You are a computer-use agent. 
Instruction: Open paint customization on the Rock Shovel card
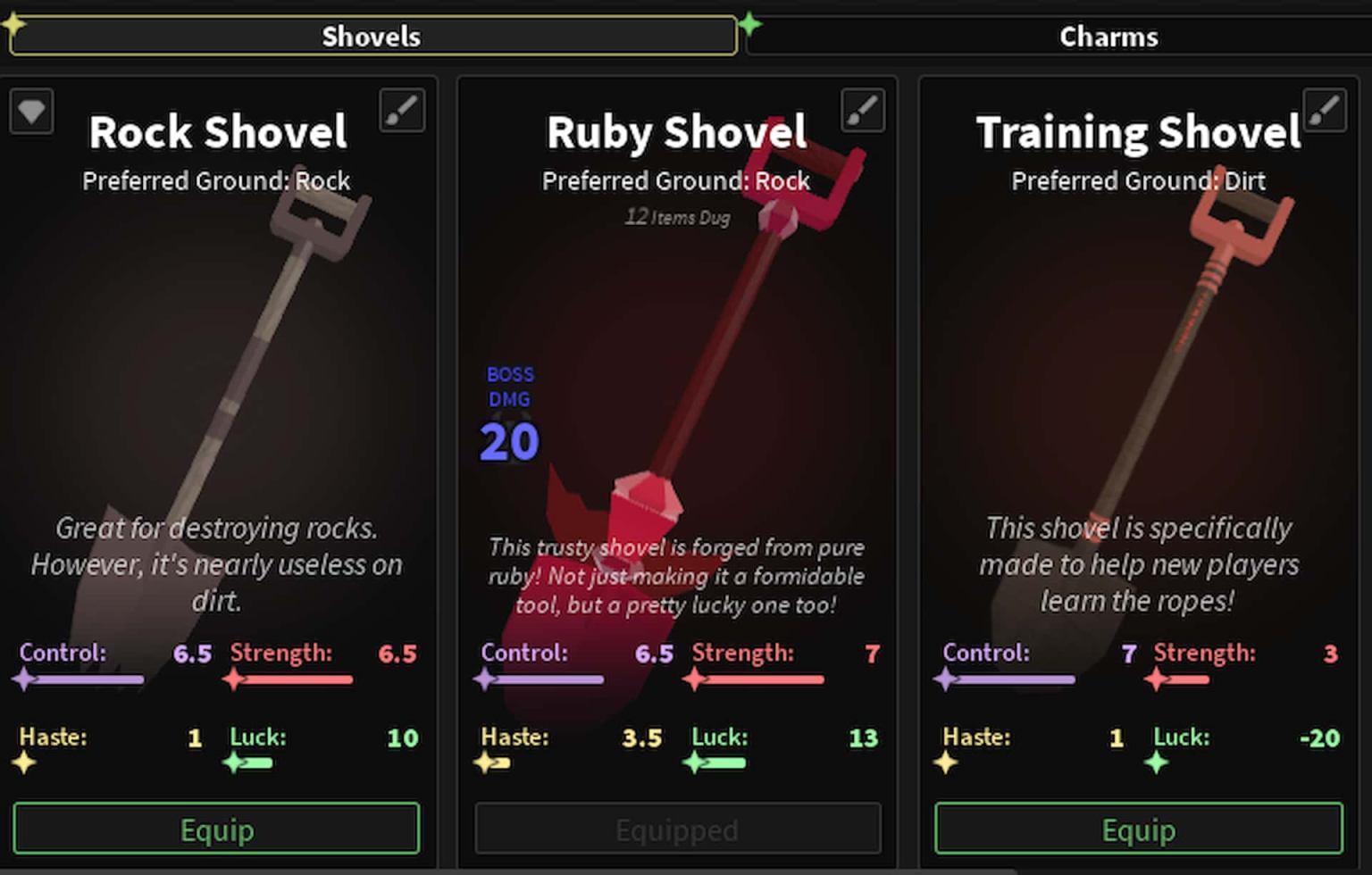click(402, 110)
